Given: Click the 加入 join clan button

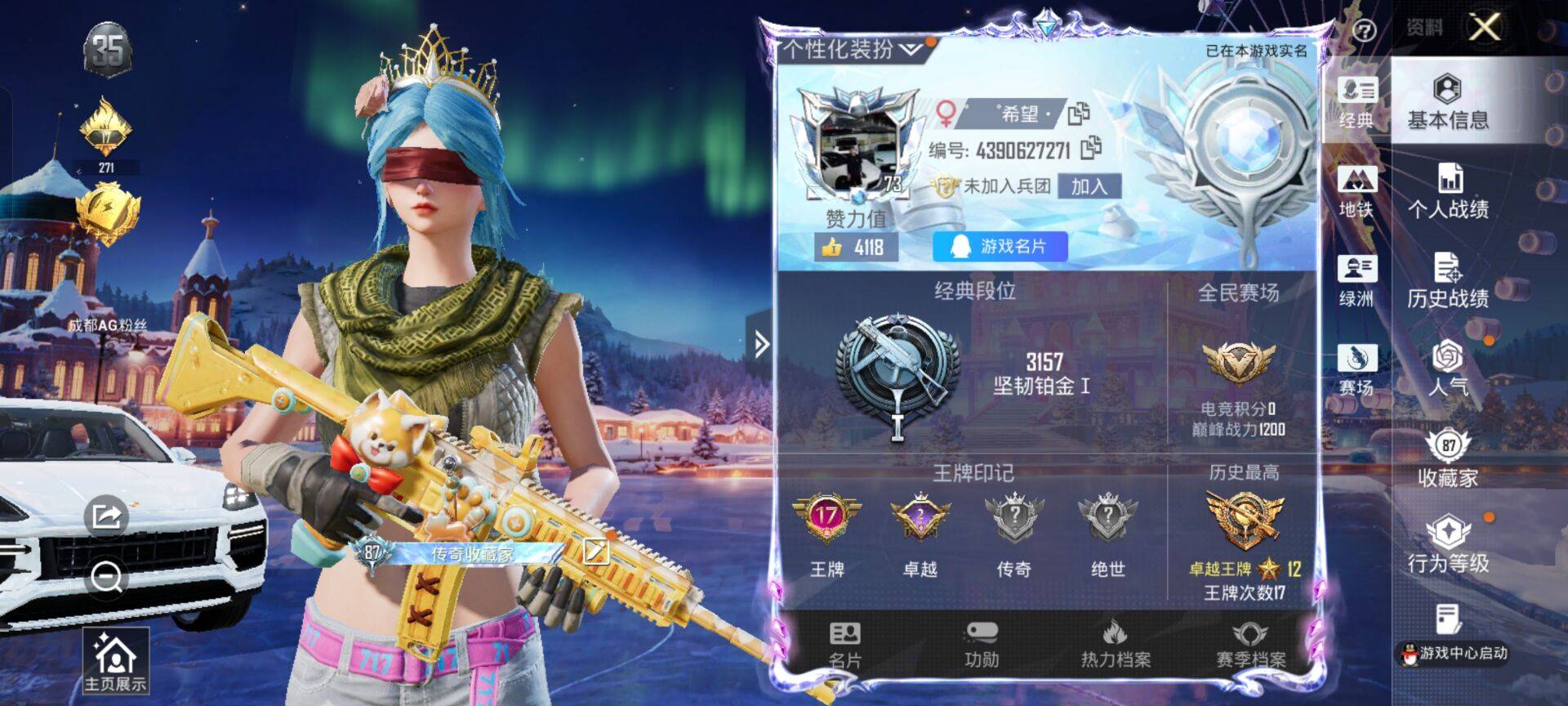Looking at the screenshot, I should [1089, 186].
